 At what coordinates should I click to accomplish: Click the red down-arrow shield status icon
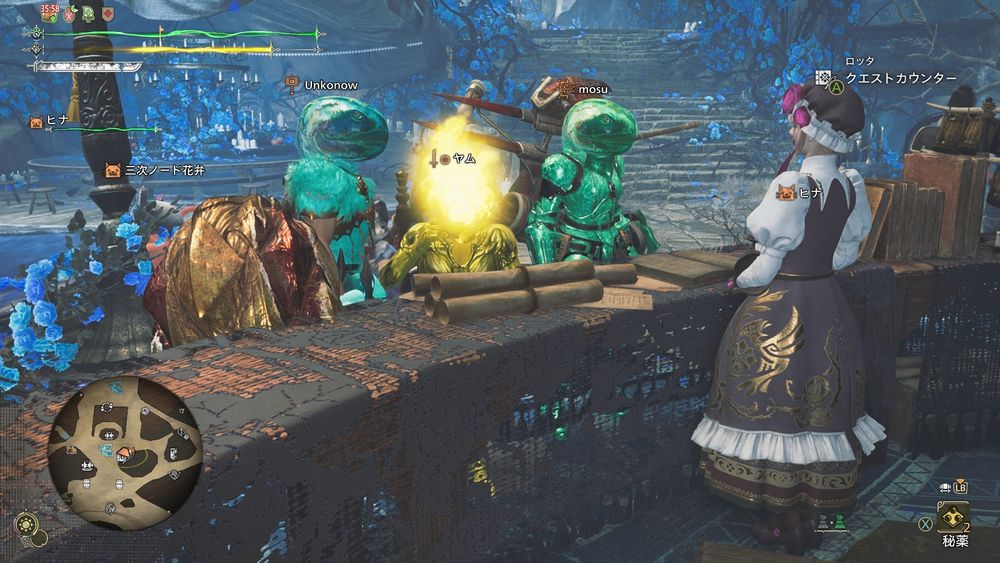point(107,14)
